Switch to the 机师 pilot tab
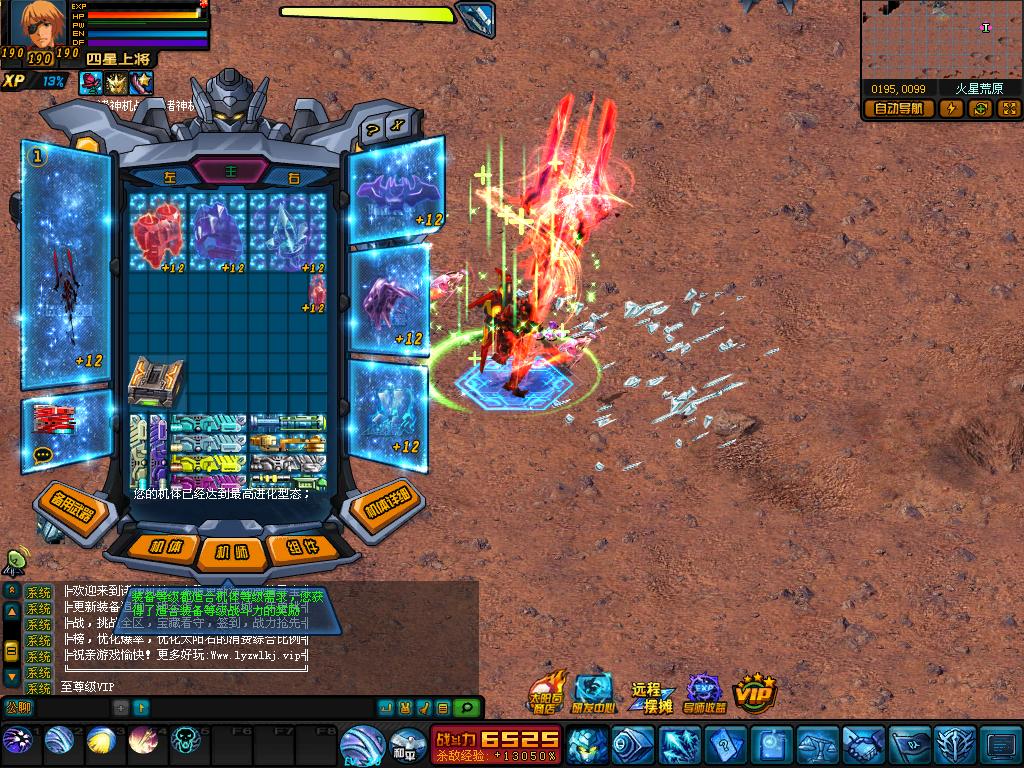This screenshot has height=768, width=1024. [x=231, y=552]
